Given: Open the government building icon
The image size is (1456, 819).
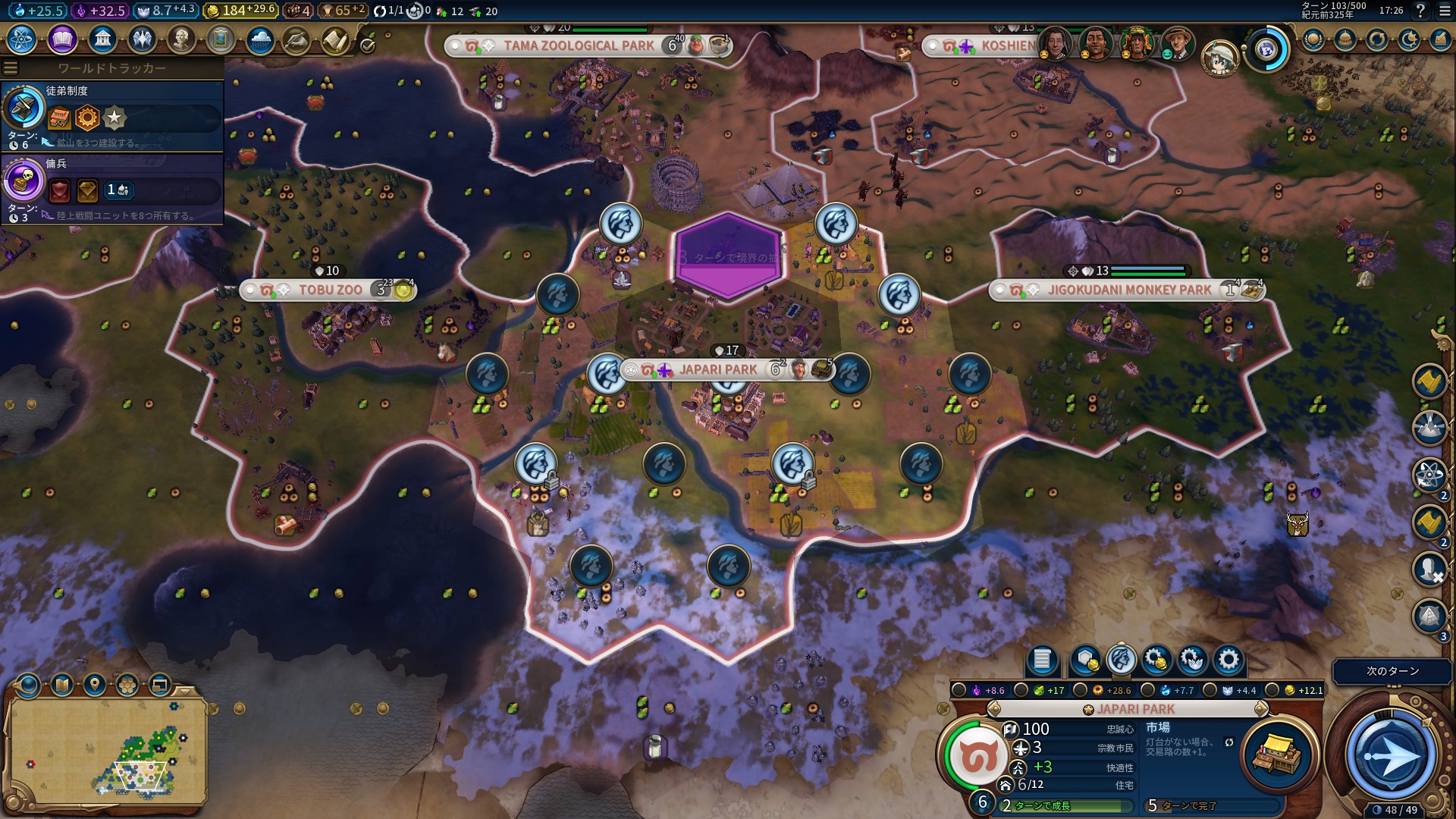Looking at the screenshot, I should 102,39.
